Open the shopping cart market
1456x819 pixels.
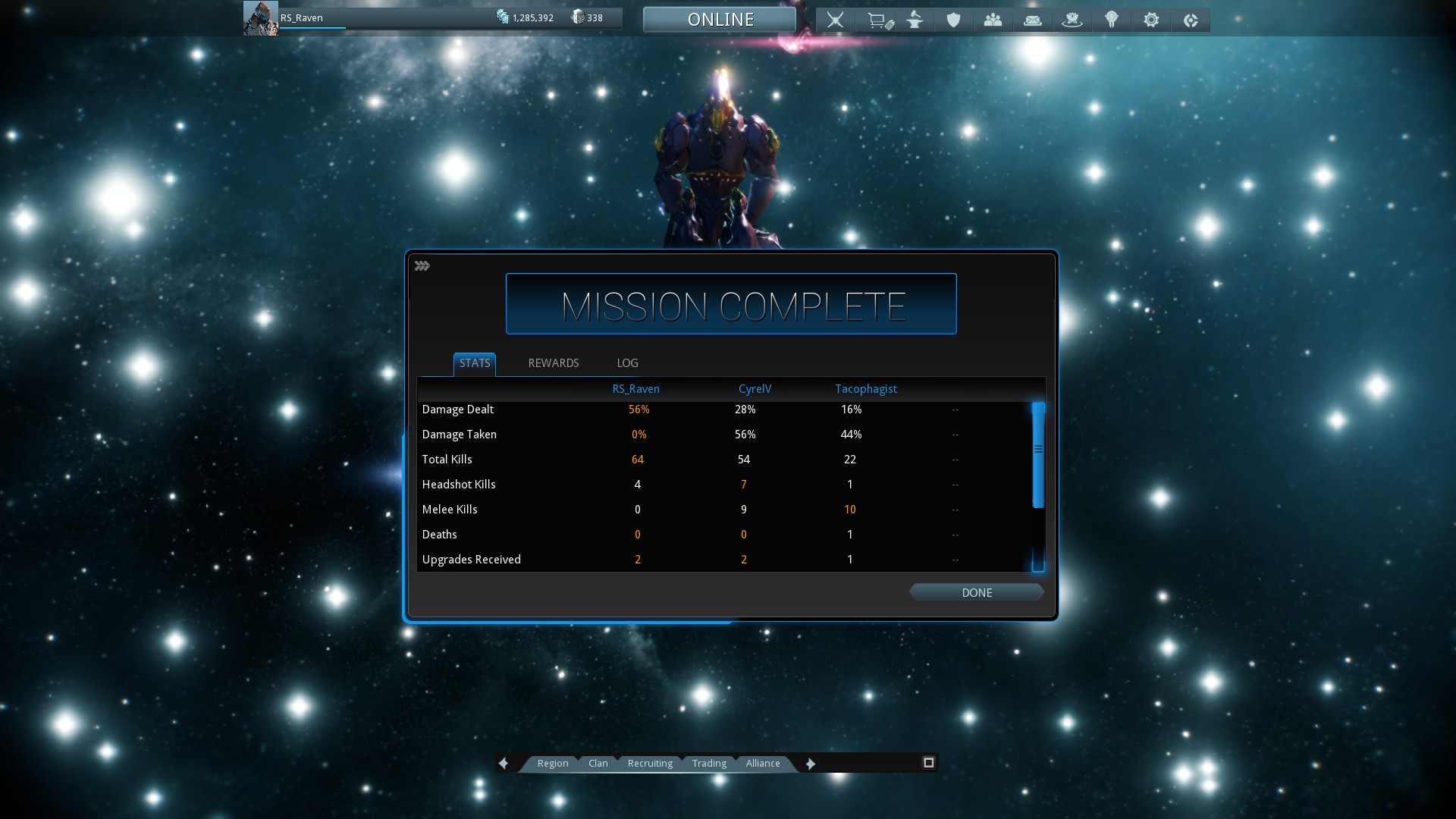click(x=879, y=20)
